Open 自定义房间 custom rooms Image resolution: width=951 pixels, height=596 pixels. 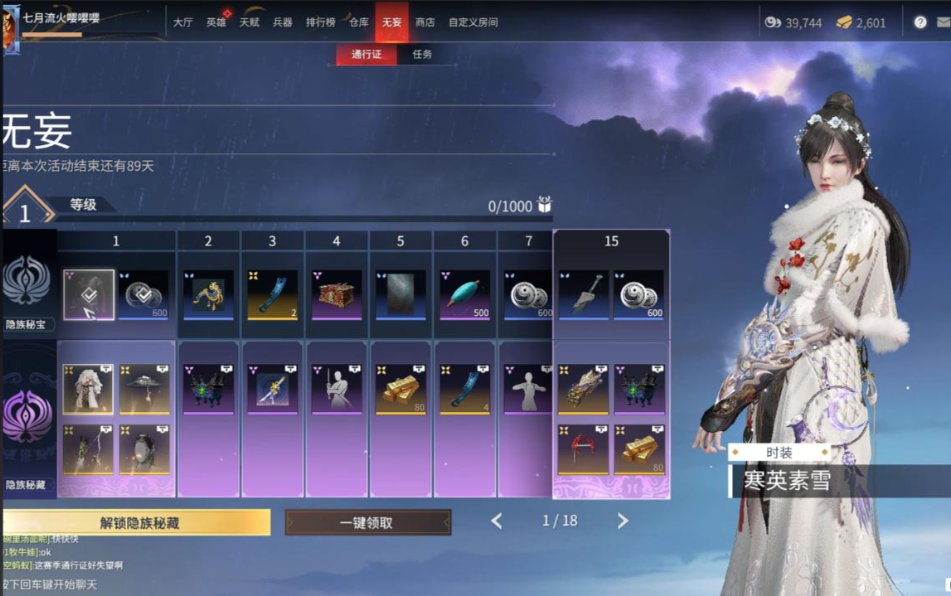pyautogui.click(x=473, y=22)
